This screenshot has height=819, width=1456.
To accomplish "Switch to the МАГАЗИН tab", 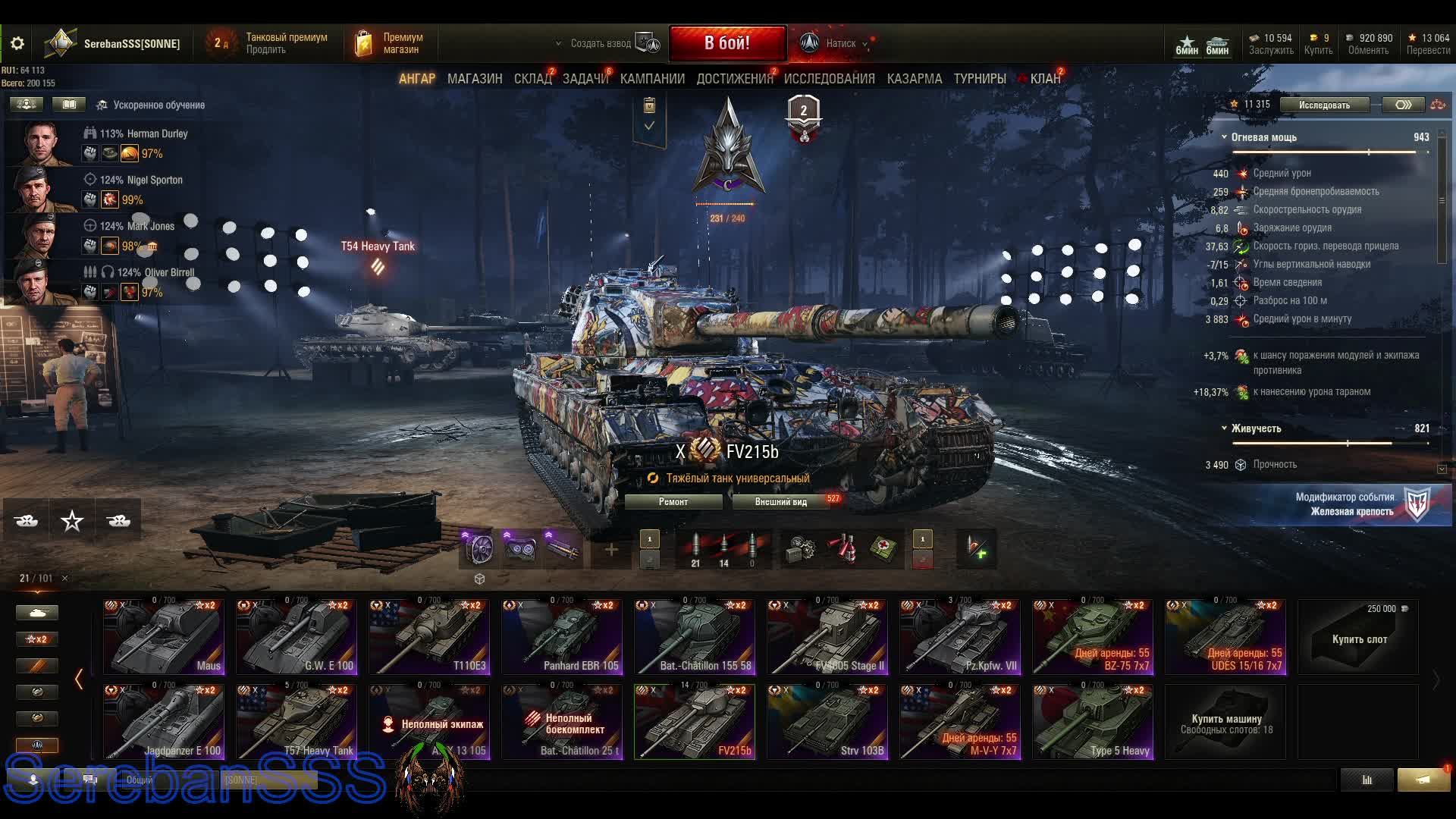I will point(475,79).
